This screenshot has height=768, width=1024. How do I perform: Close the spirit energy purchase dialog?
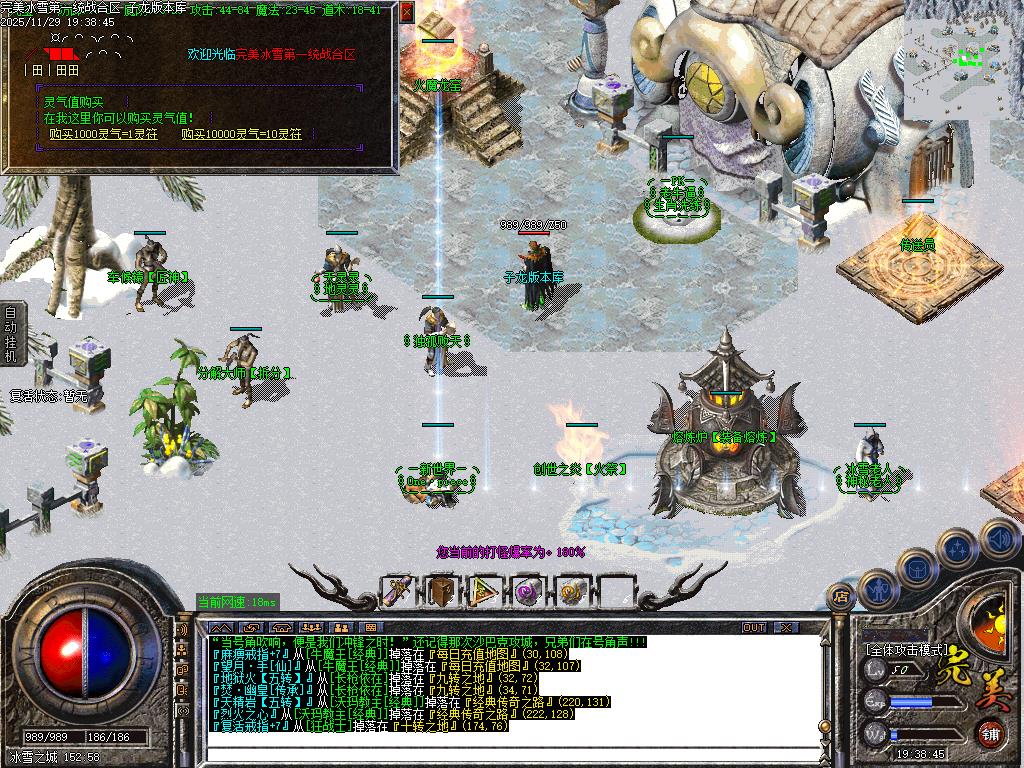406,13
